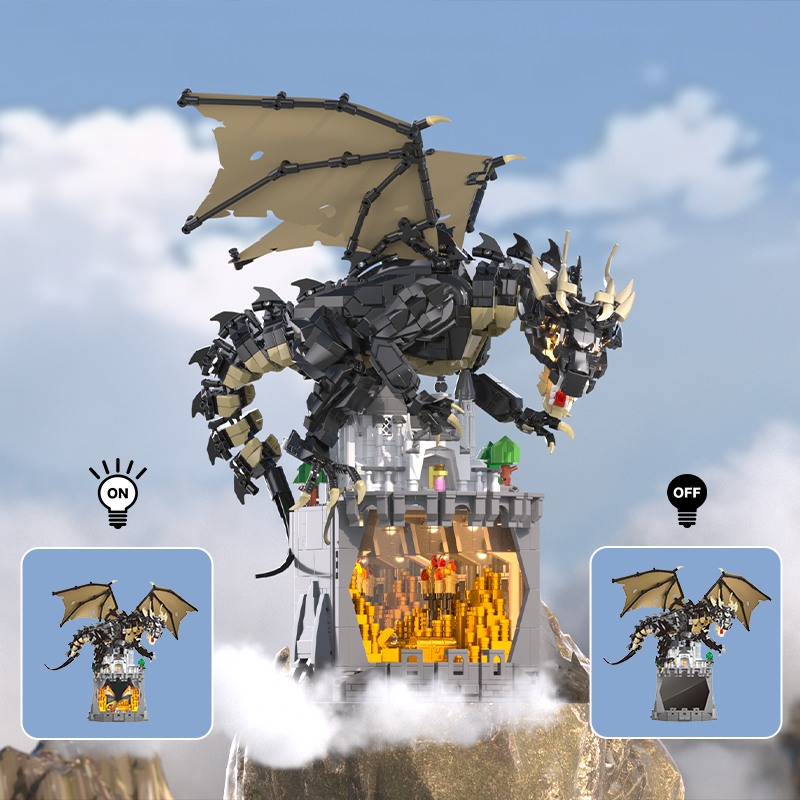Click the ON light bulb icon
Screen dimensions: 800x800
click(116, 493)
